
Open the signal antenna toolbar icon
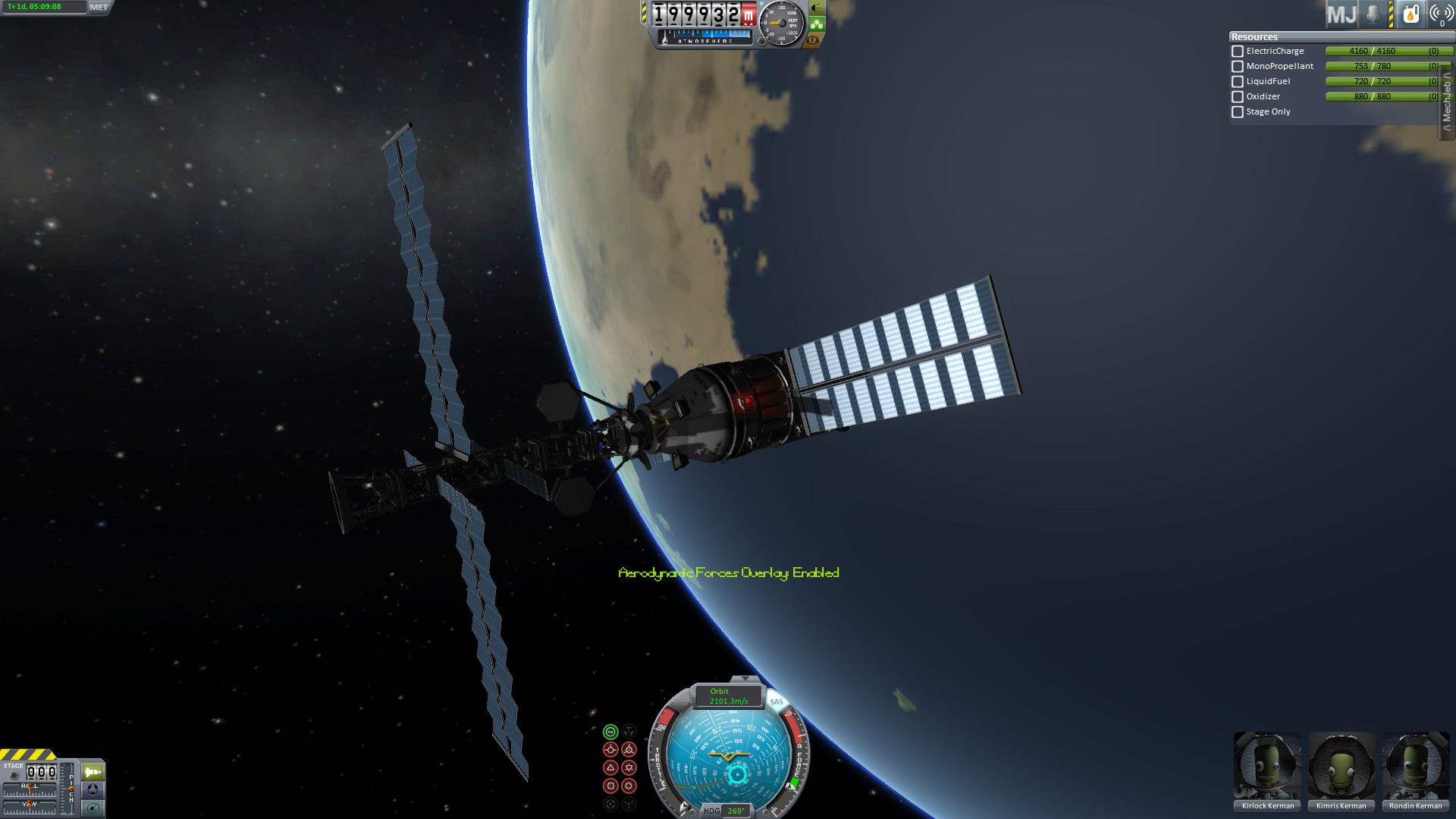tap(1440, 14)
